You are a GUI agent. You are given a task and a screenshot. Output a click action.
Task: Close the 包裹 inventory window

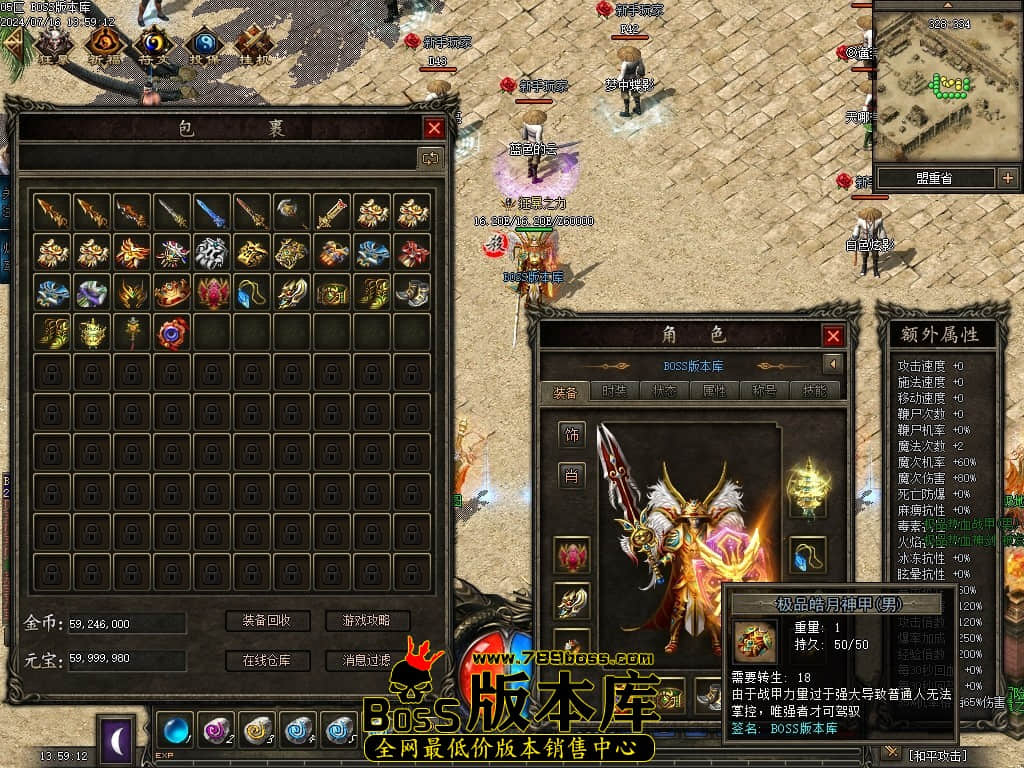point(434,128)
